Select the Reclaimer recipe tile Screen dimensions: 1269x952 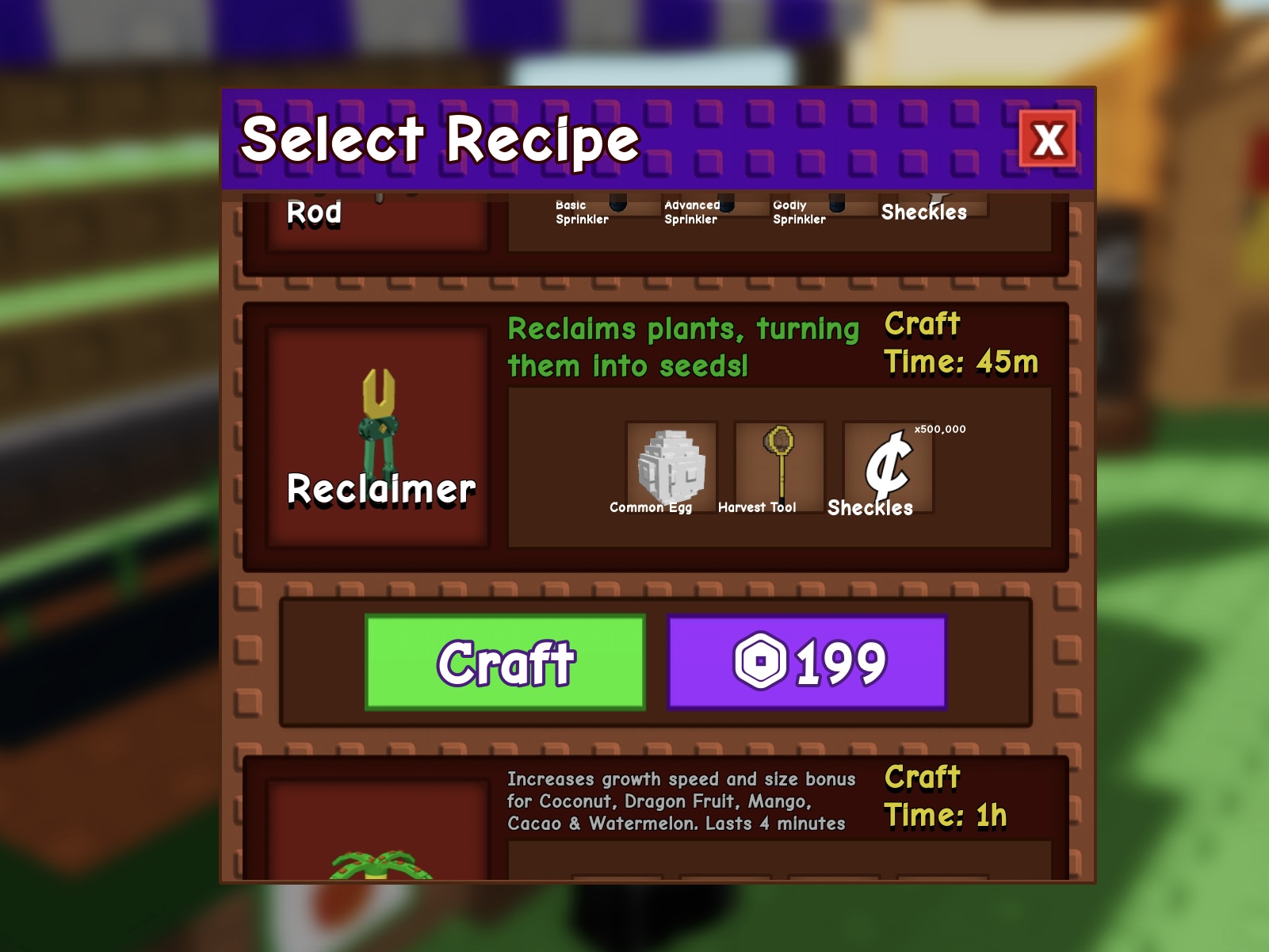[378, 437]
